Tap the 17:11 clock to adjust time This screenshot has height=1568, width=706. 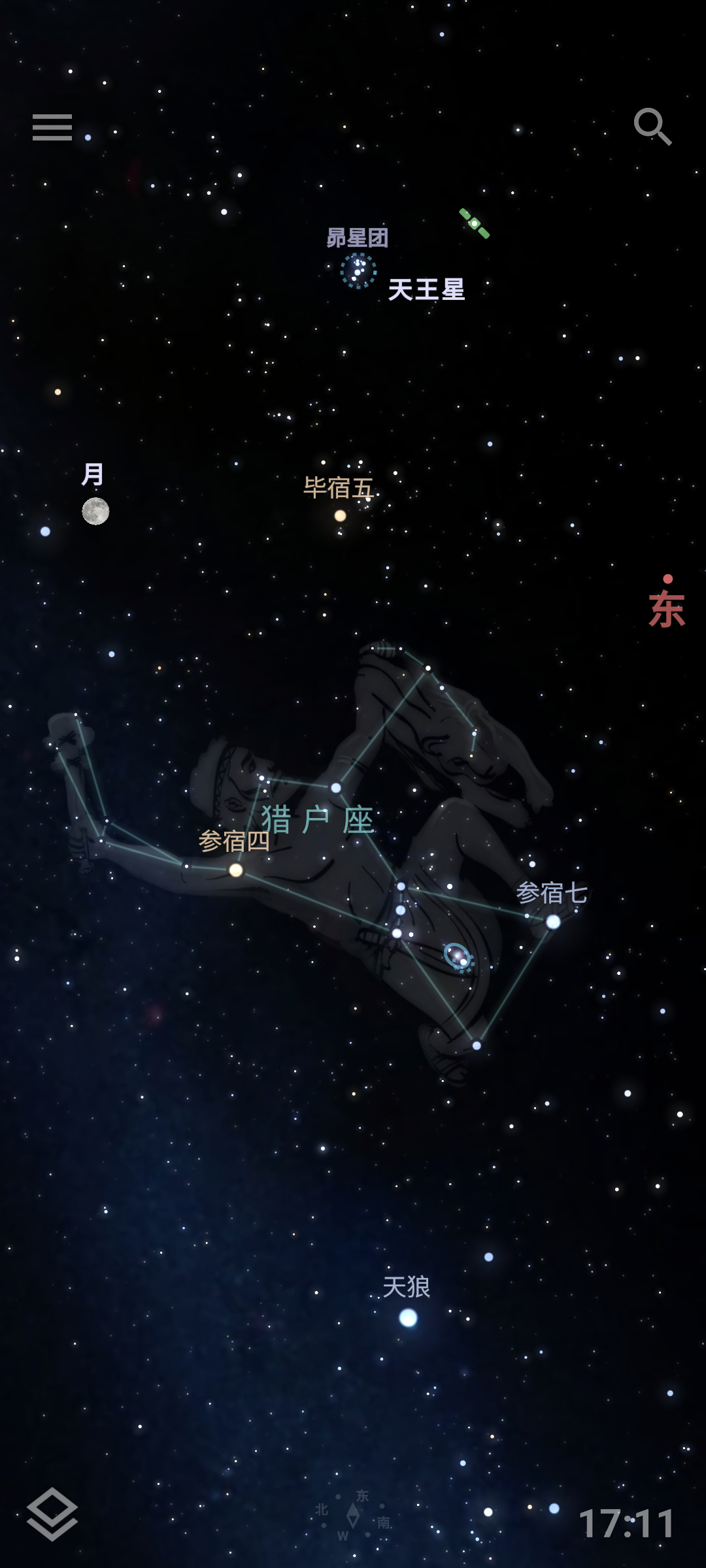pyautogui.click(x=626, y=1524)
